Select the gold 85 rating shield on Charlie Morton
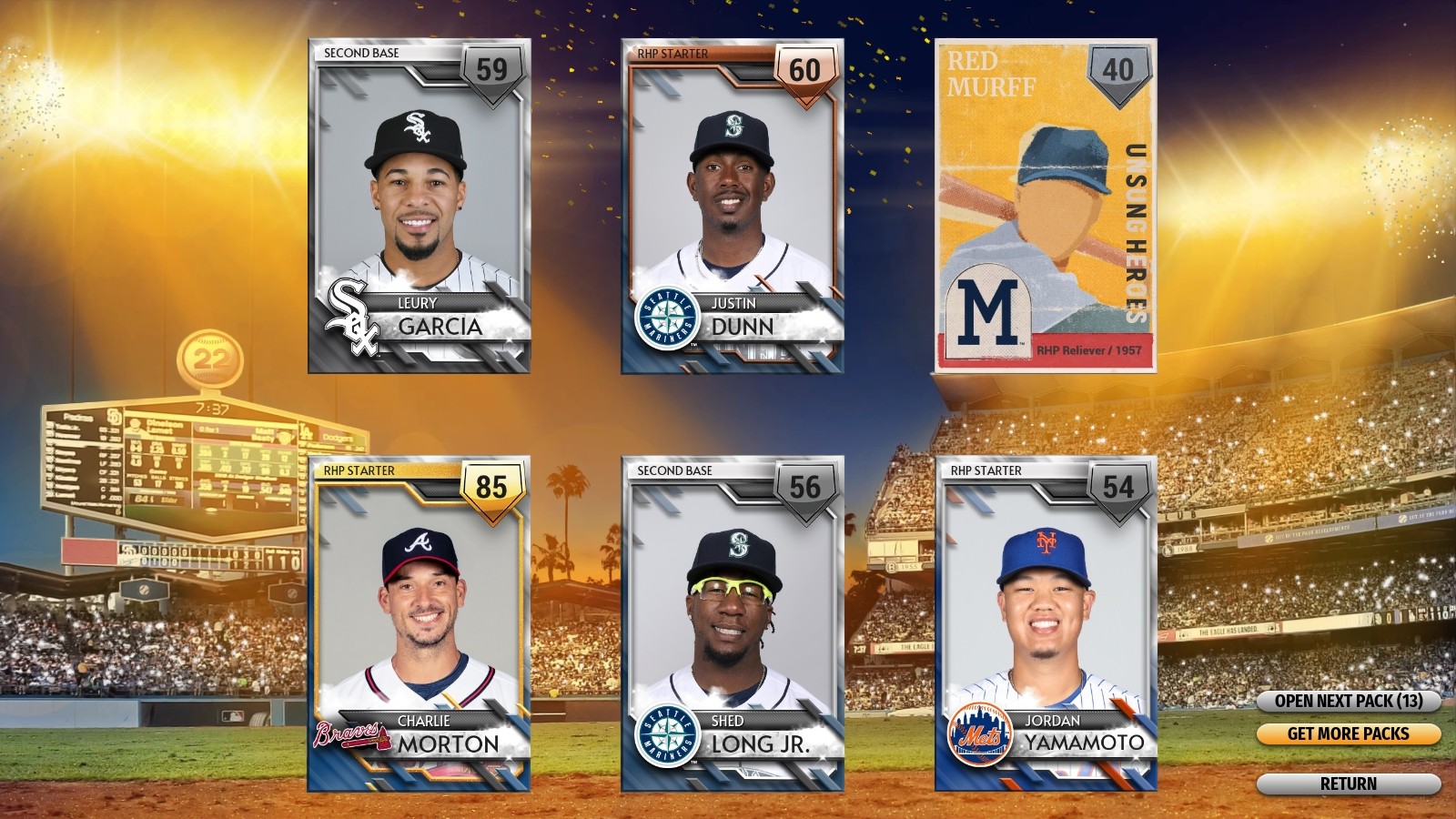Image resolution: width=1456 pixels, height=819 pixels. pos(492,488)
